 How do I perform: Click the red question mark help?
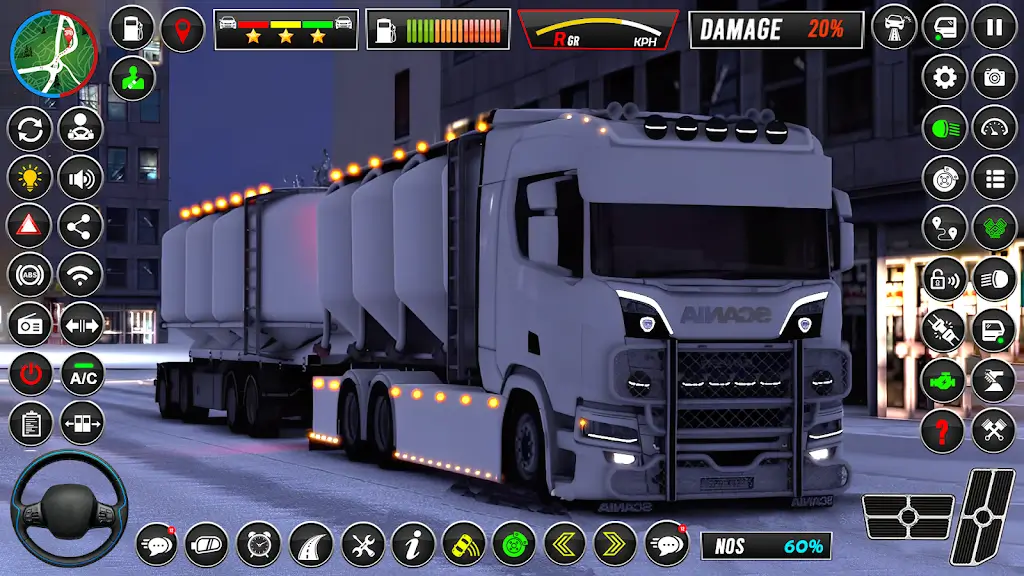942,431
